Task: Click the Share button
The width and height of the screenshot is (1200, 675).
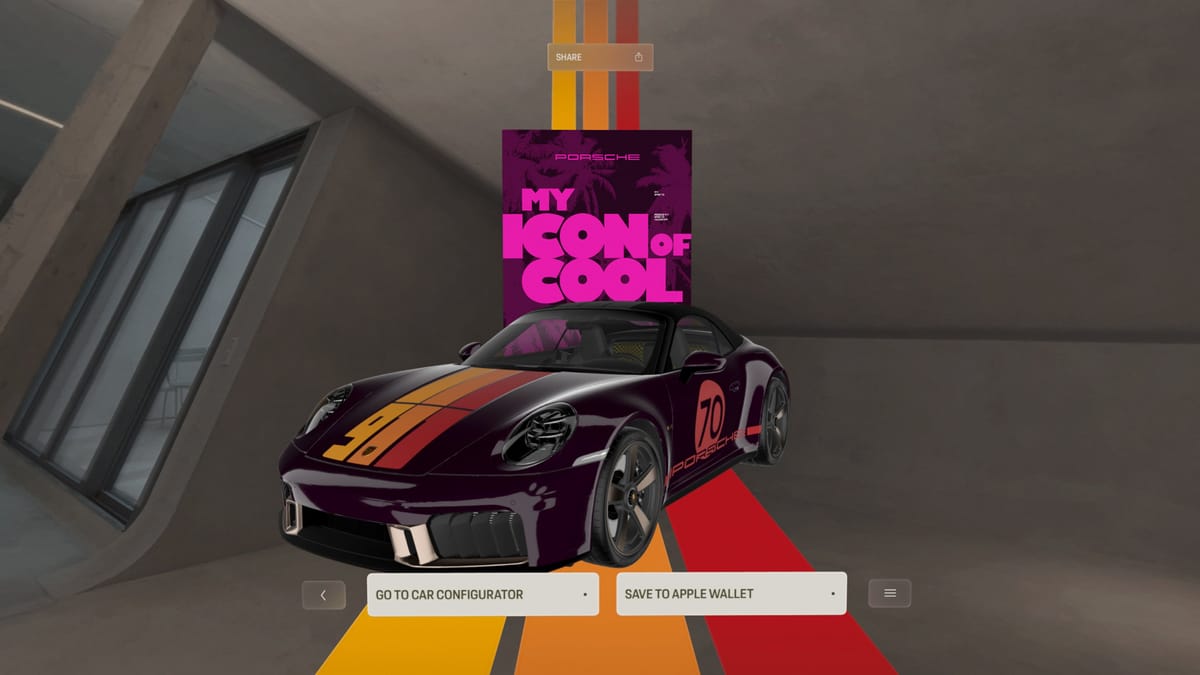Action: [600, 57]
